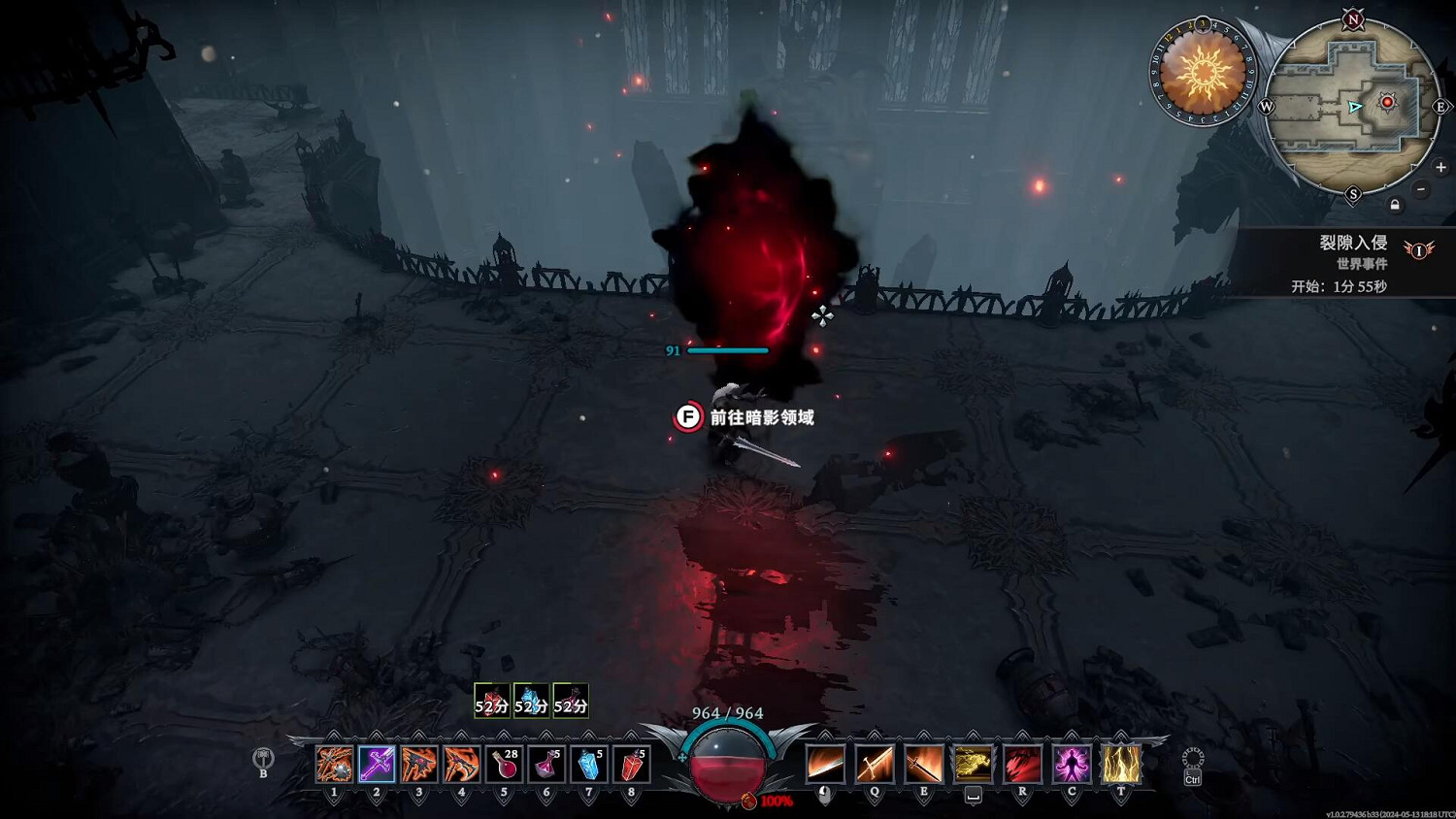Cast the yellow lightning ultimate ability
Viewport: 1456px width, 819px height.
tap(1121, 765)
